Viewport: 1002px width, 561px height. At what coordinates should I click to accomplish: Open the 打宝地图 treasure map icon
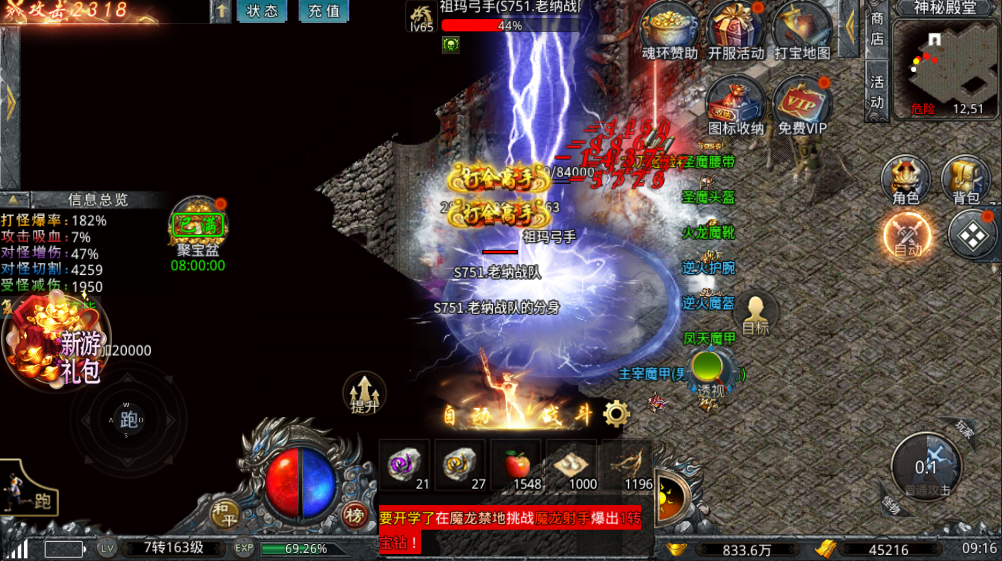pyautogui.click(x=802, y=28)
